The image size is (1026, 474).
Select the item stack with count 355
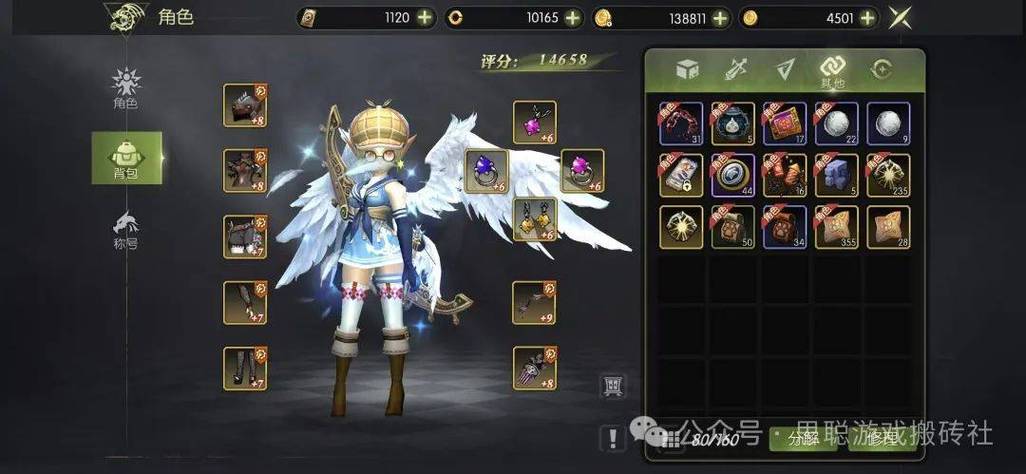pyautogui.click(x=836, y=227)
